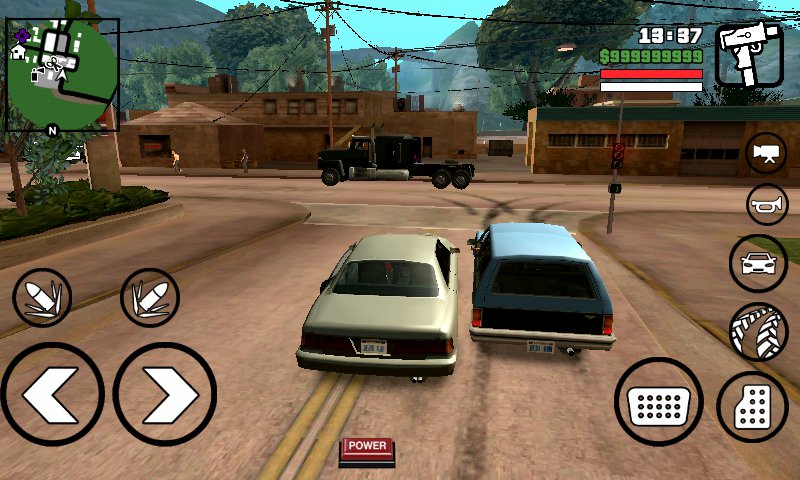Tap the accelerator pedal button
800x480 pixels.
pyautogui.click(x=753, y=407)
